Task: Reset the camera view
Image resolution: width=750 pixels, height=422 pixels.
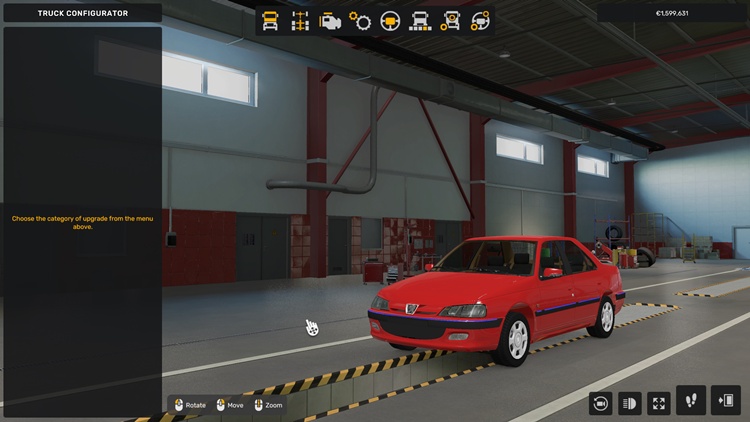Action: [600, 402]
